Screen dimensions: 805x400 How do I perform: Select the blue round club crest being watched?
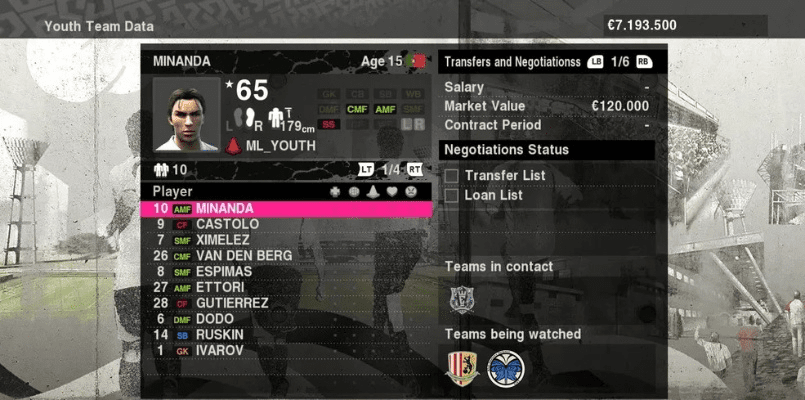coord(506,368)
